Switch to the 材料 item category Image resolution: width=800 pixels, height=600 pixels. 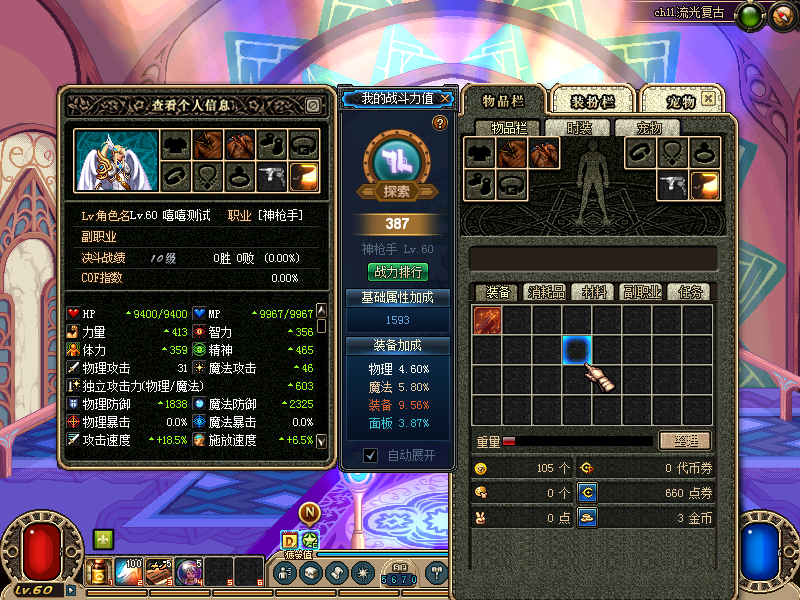(x=594, y=292)
